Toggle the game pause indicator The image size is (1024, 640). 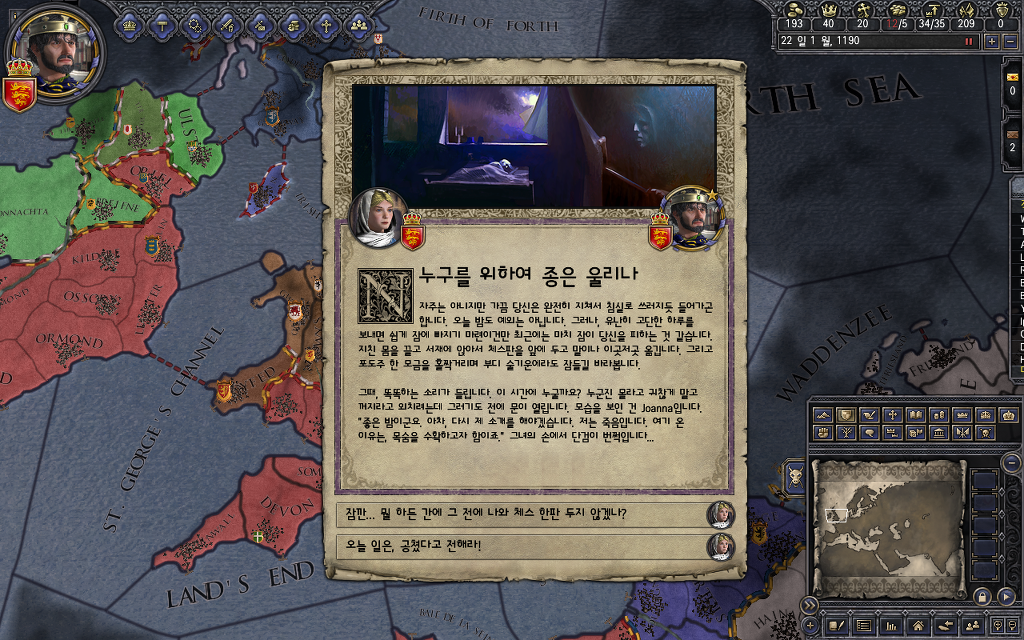(968, 42)
